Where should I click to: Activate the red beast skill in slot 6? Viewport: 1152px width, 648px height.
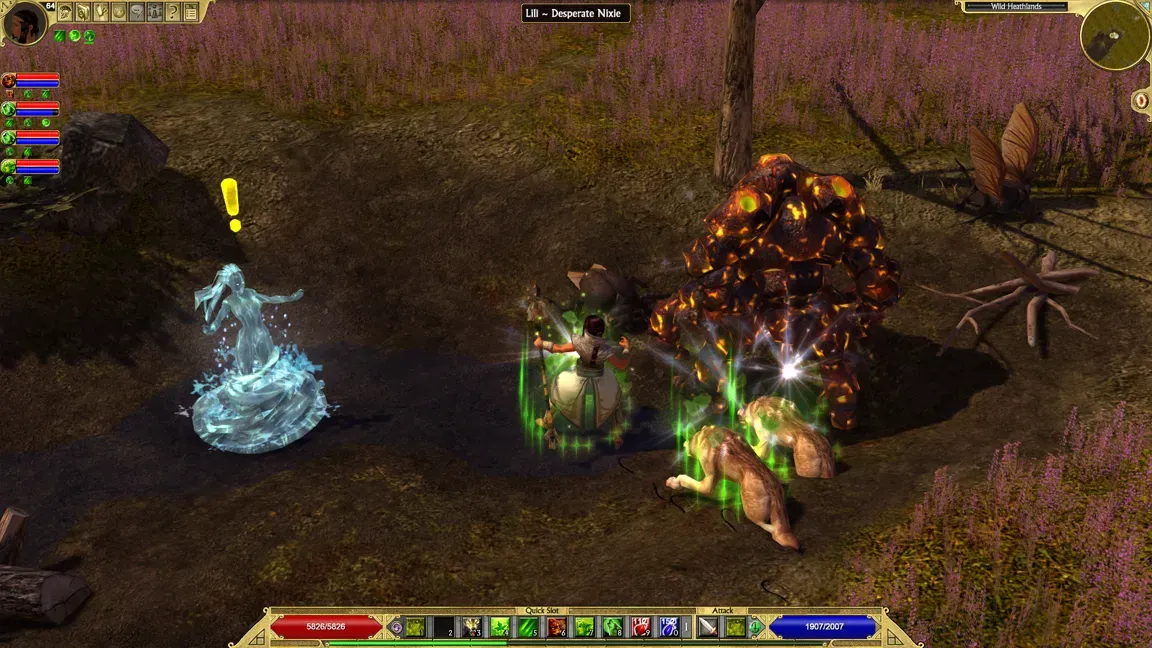point(556,627)
